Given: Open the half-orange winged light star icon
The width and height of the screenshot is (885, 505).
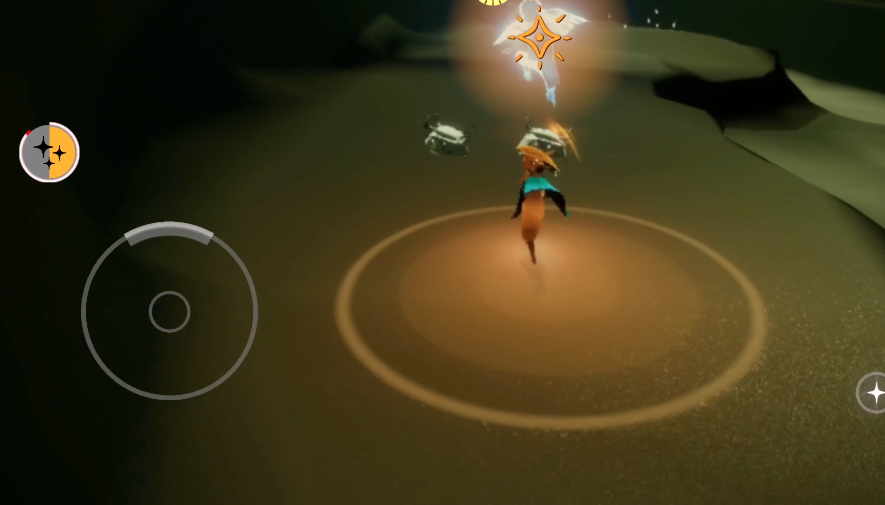Looking at the screenshot, I should [x=49, y=152].
